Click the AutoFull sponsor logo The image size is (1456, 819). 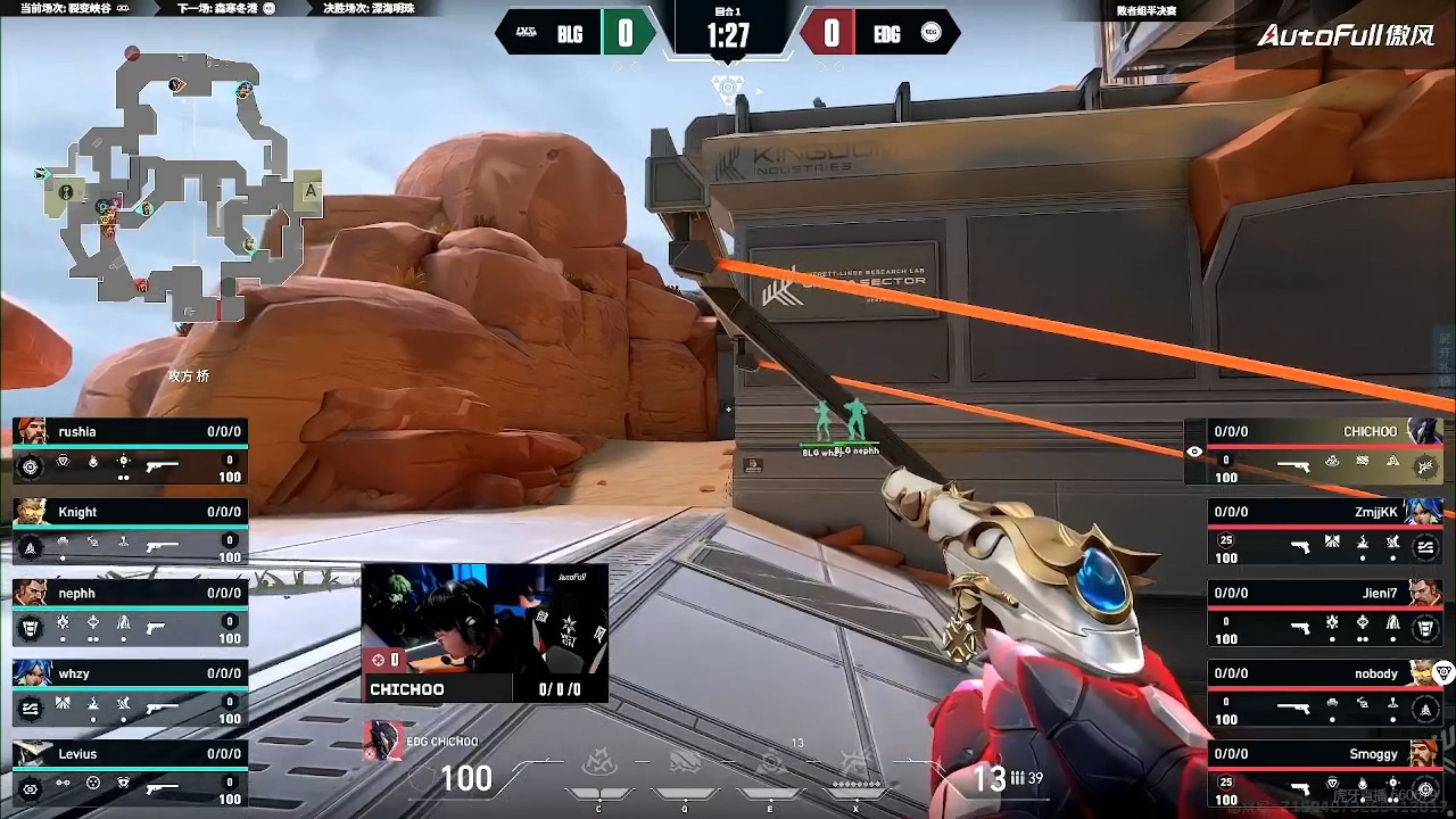[x=1345, y=35]
